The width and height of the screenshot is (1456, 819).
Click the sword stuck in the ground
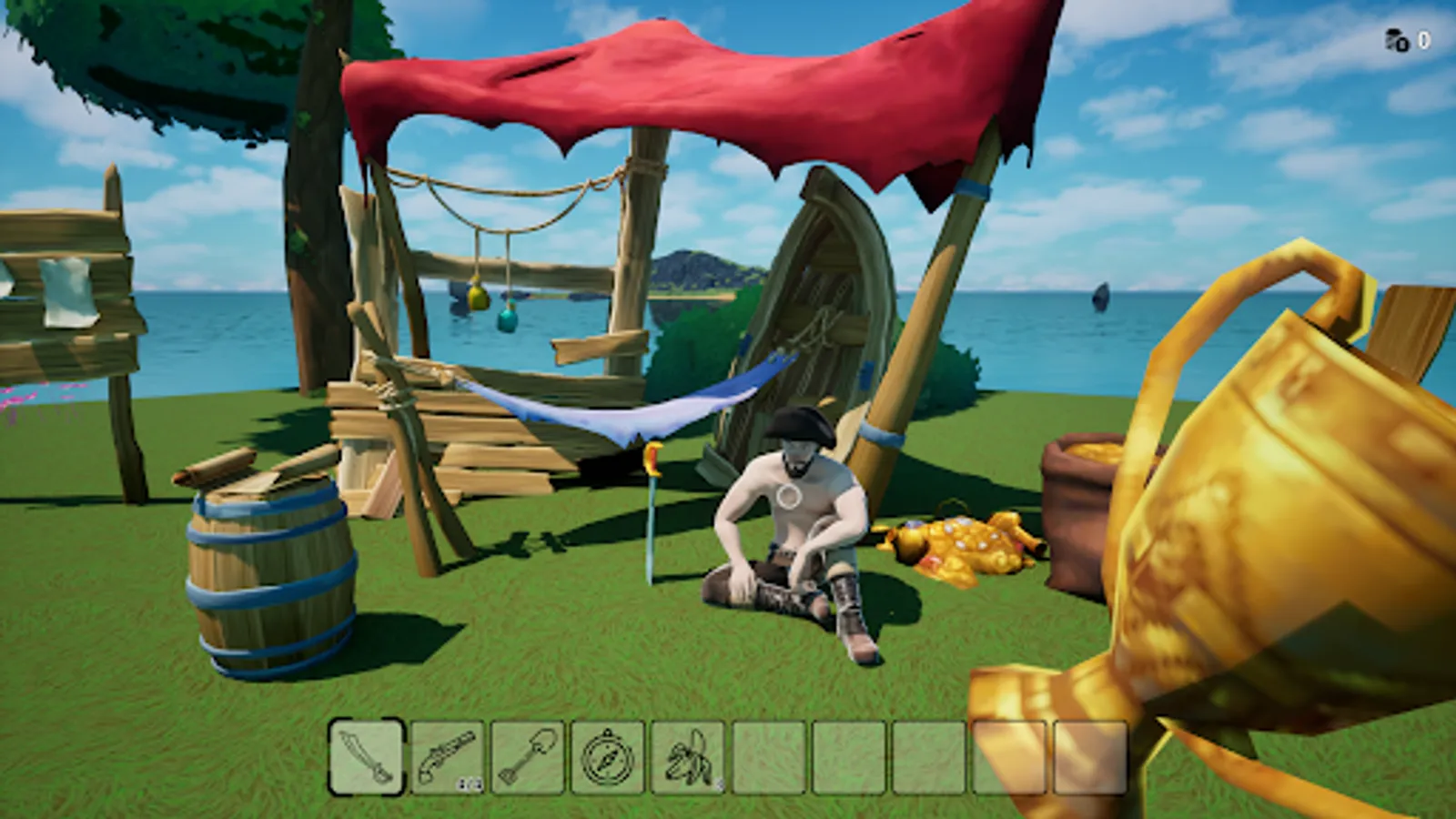pyautogui.click(x=653, y=519)
